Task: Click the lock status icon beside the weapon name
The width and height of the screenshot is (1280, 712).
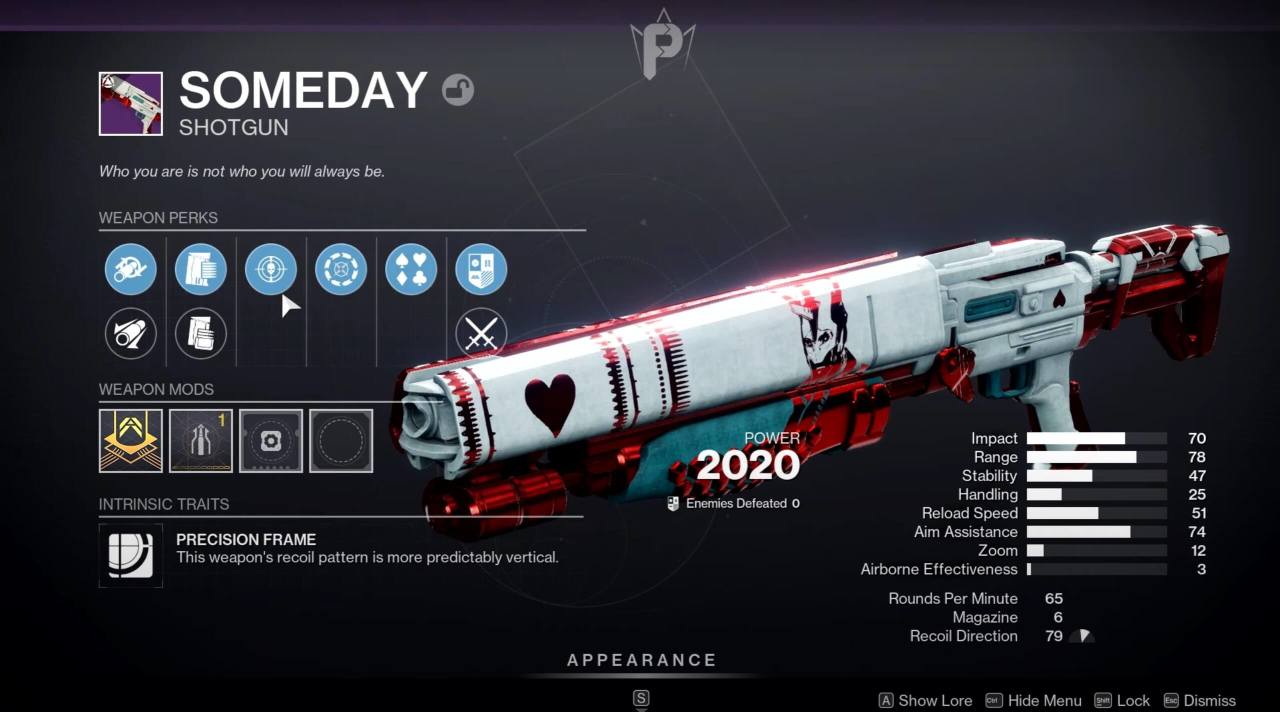Action: tap(458, 91)
